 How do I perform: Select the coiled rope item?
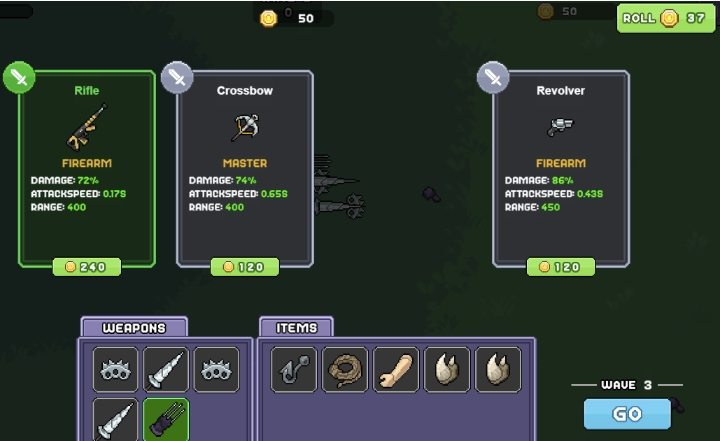345,370
